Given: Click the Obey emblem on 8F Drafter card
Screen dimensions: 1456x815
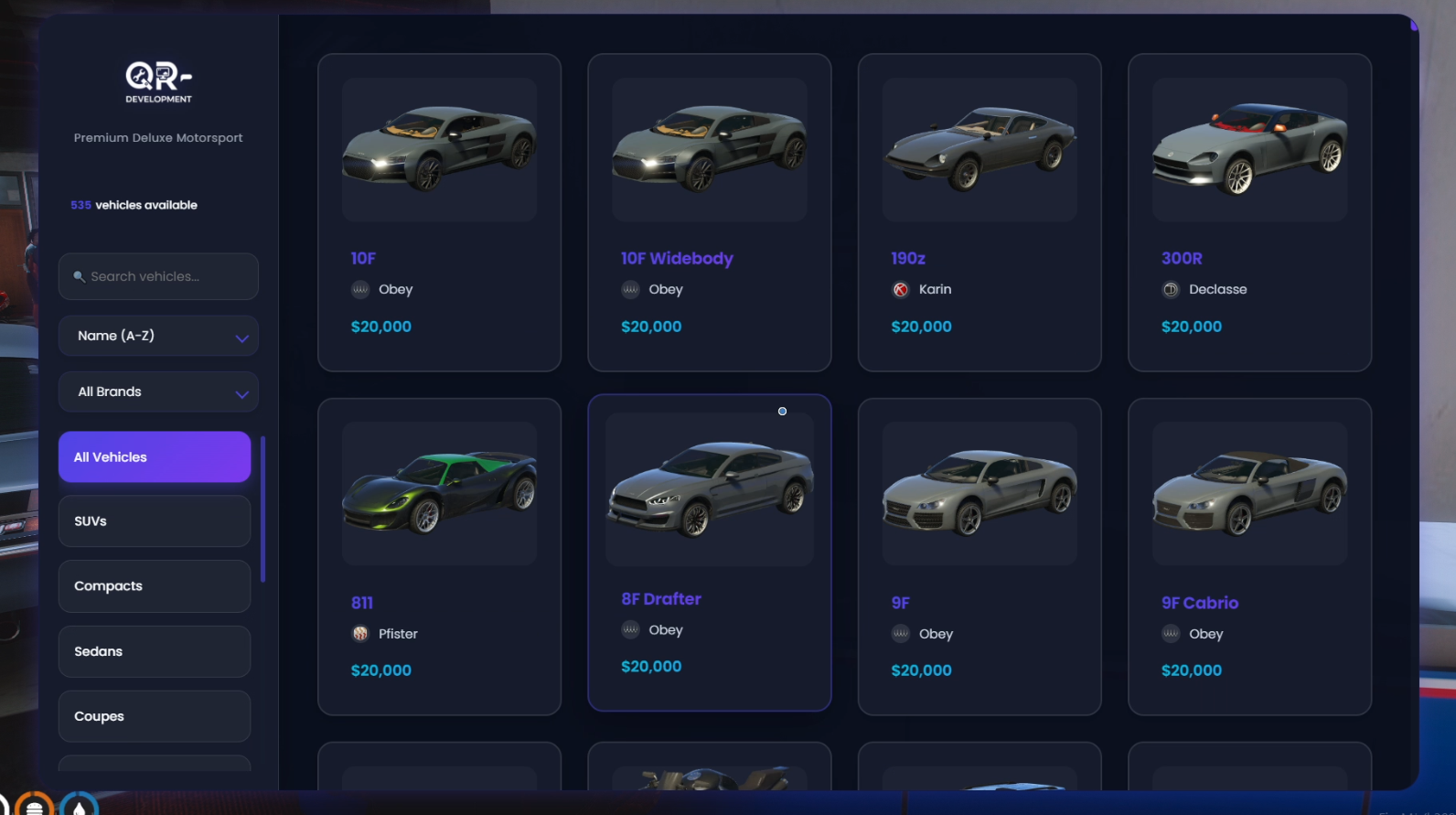Looking at the screenshot, I should tap(629, 629).
